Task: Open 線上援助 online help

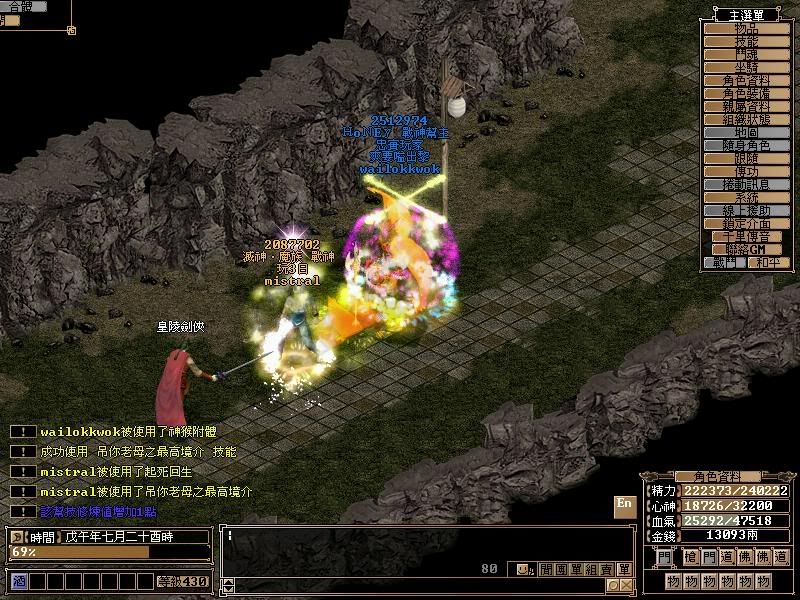Action: 746,210
